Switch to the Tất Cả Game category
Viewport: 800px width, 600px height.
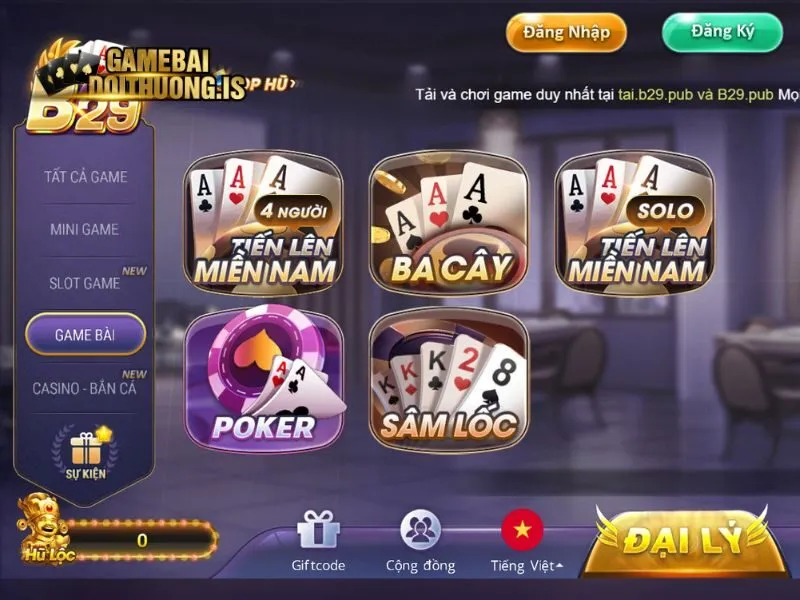[x=86, y=177]
